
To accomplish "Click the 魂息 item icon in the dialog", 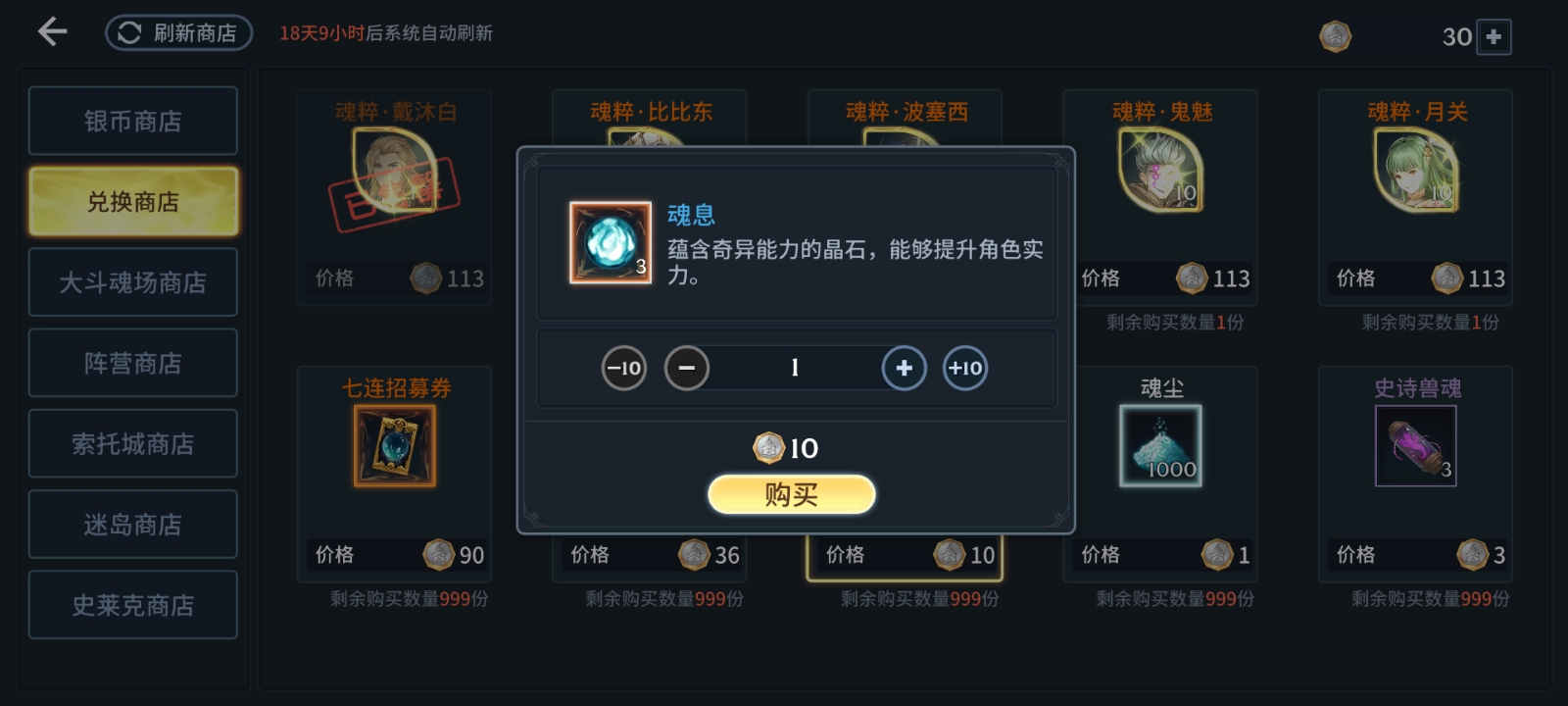I will pyautogui.click(x=608, y=245).
